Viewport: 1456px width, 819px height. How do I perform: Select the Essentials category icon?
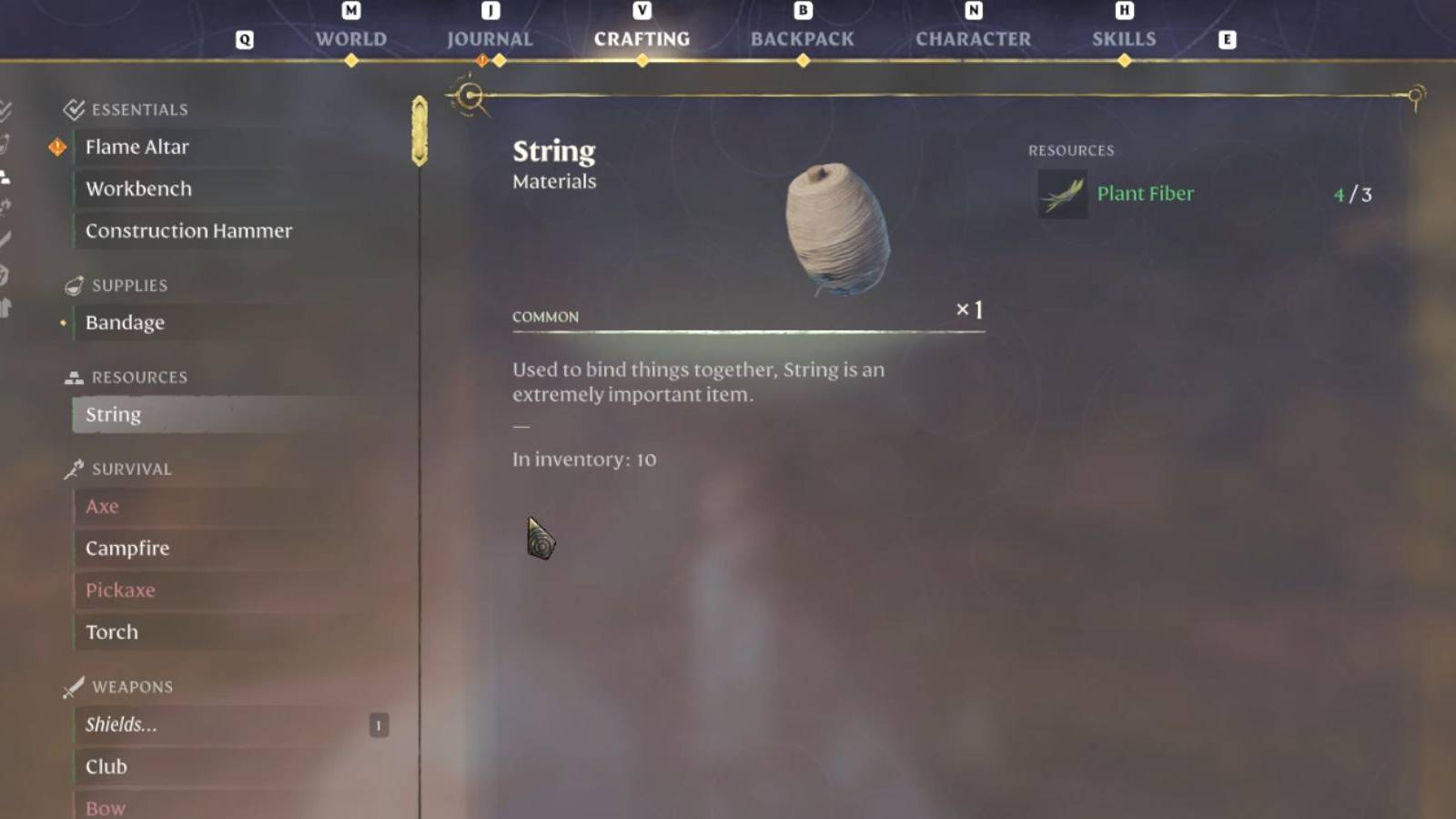(72, 108)
